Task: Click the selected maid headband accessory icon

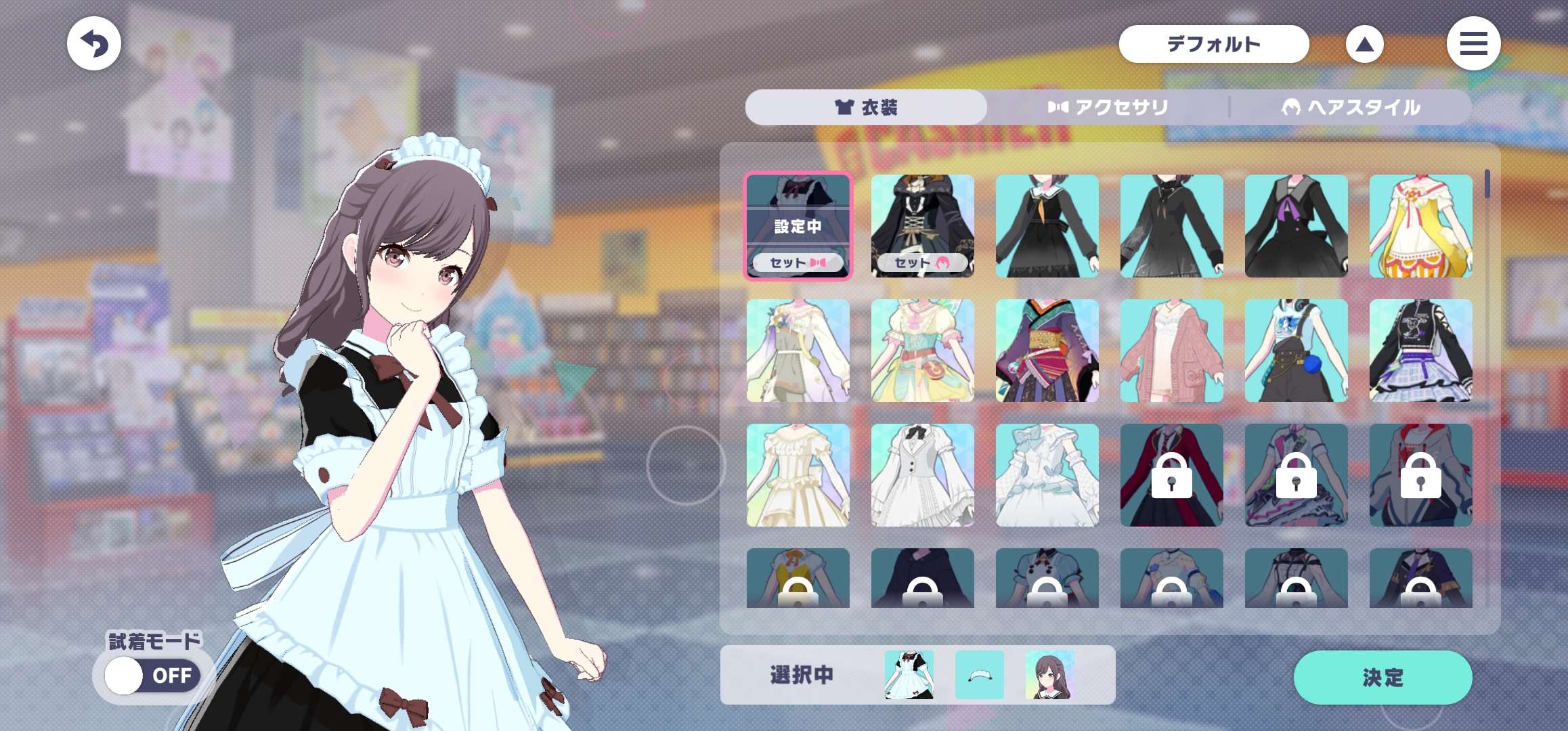Action: coord(980,675)
